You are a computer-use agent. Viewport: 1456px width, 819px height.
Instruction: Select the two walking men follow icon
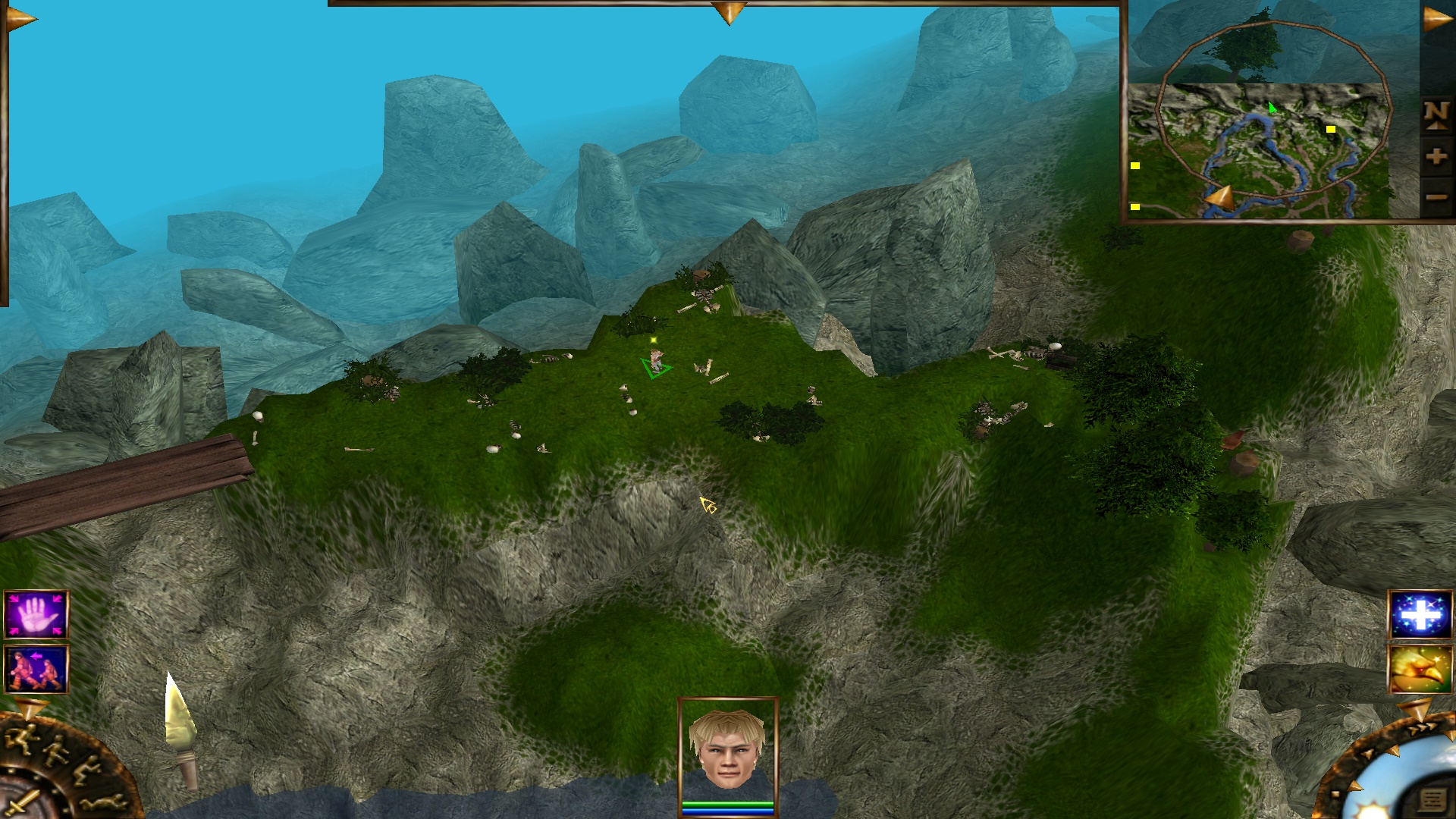tap(36, 669)
